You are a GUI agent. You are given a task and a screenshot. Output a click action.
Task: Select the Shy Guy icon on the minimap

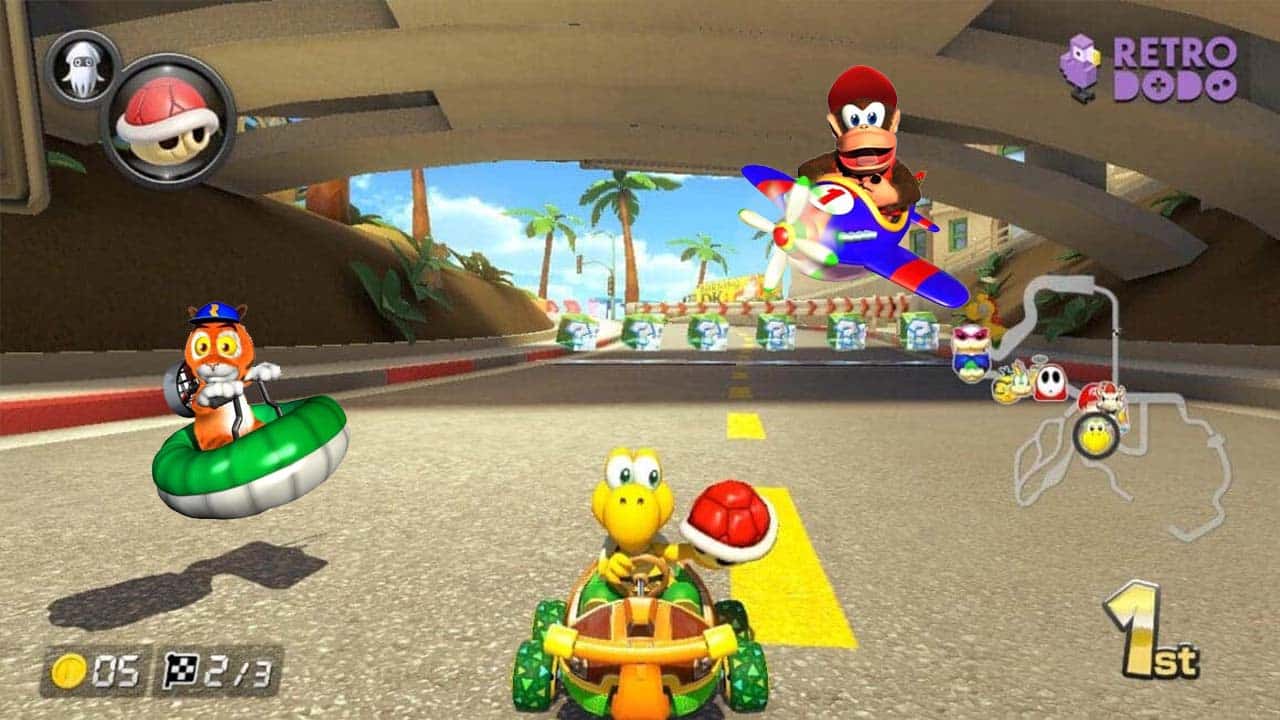point(1048,383)
